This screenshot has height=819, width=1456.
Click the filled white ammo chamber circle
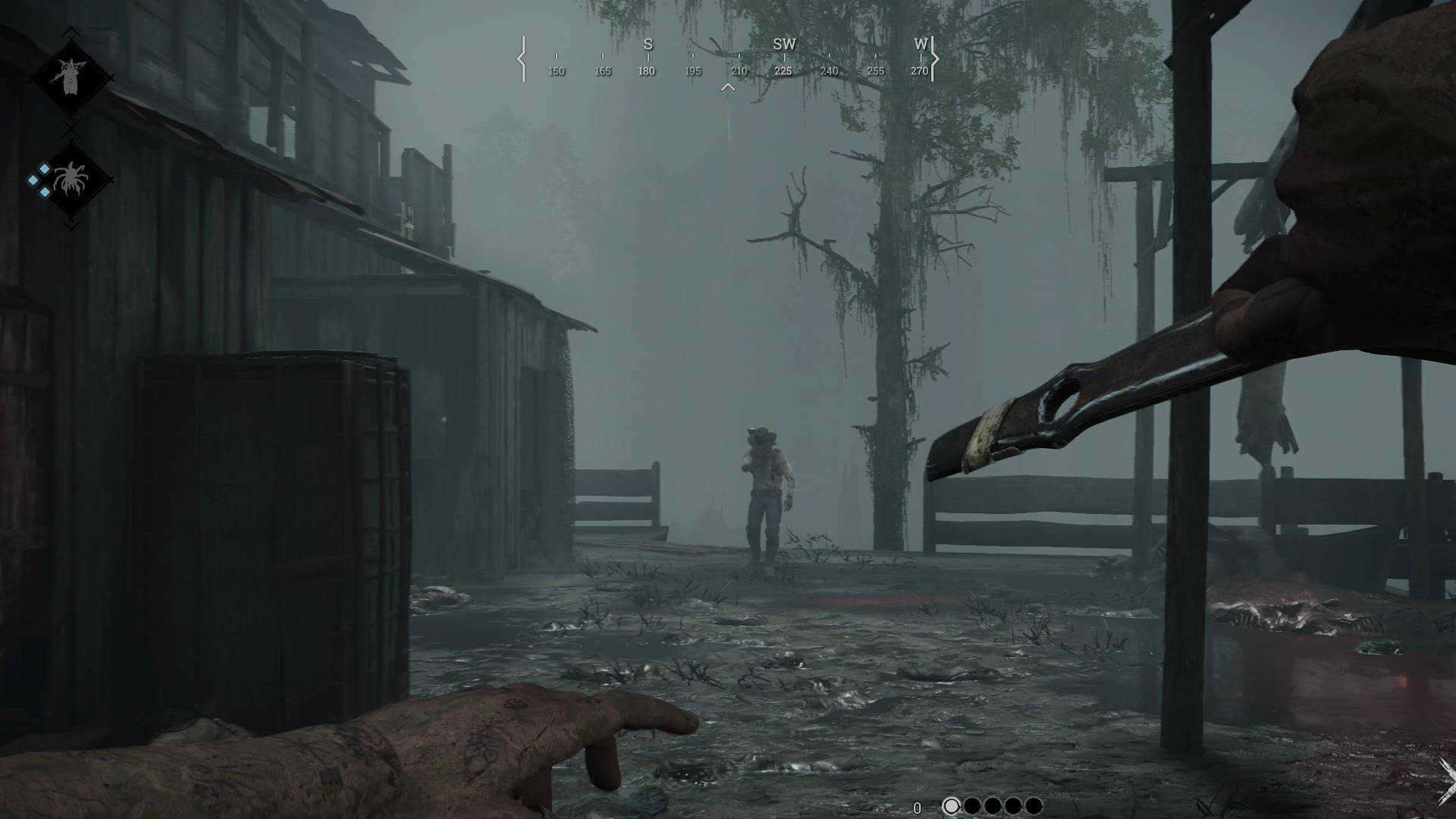pyautogui.click(x=951, y=807)
